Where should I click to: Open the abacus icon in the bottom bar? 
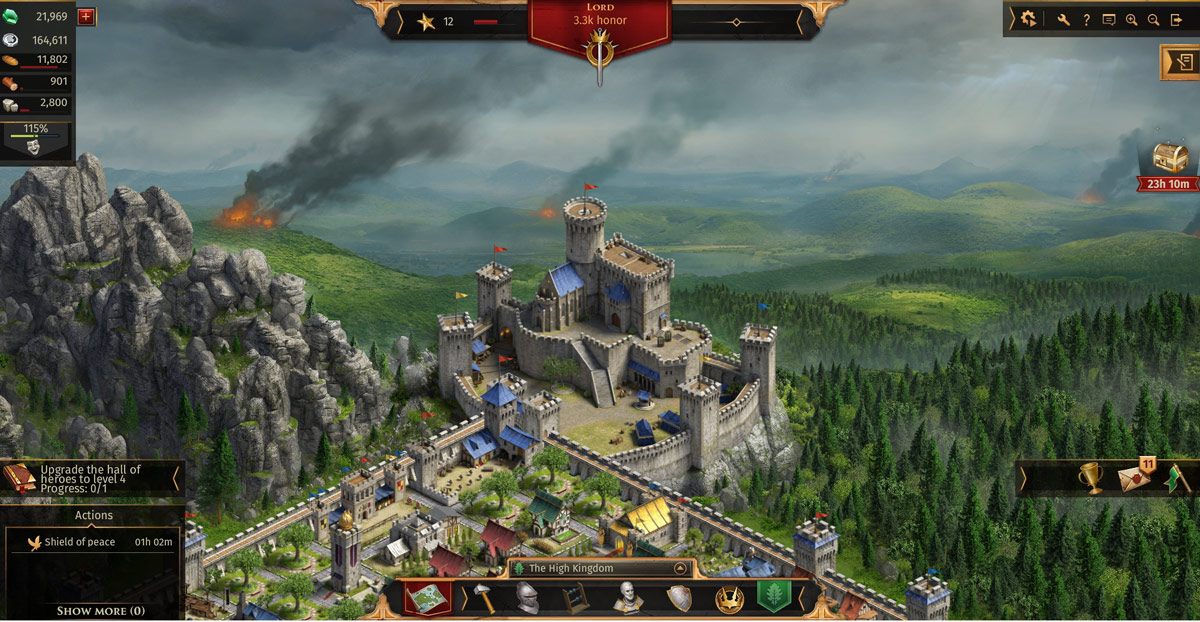pos(574,598)
